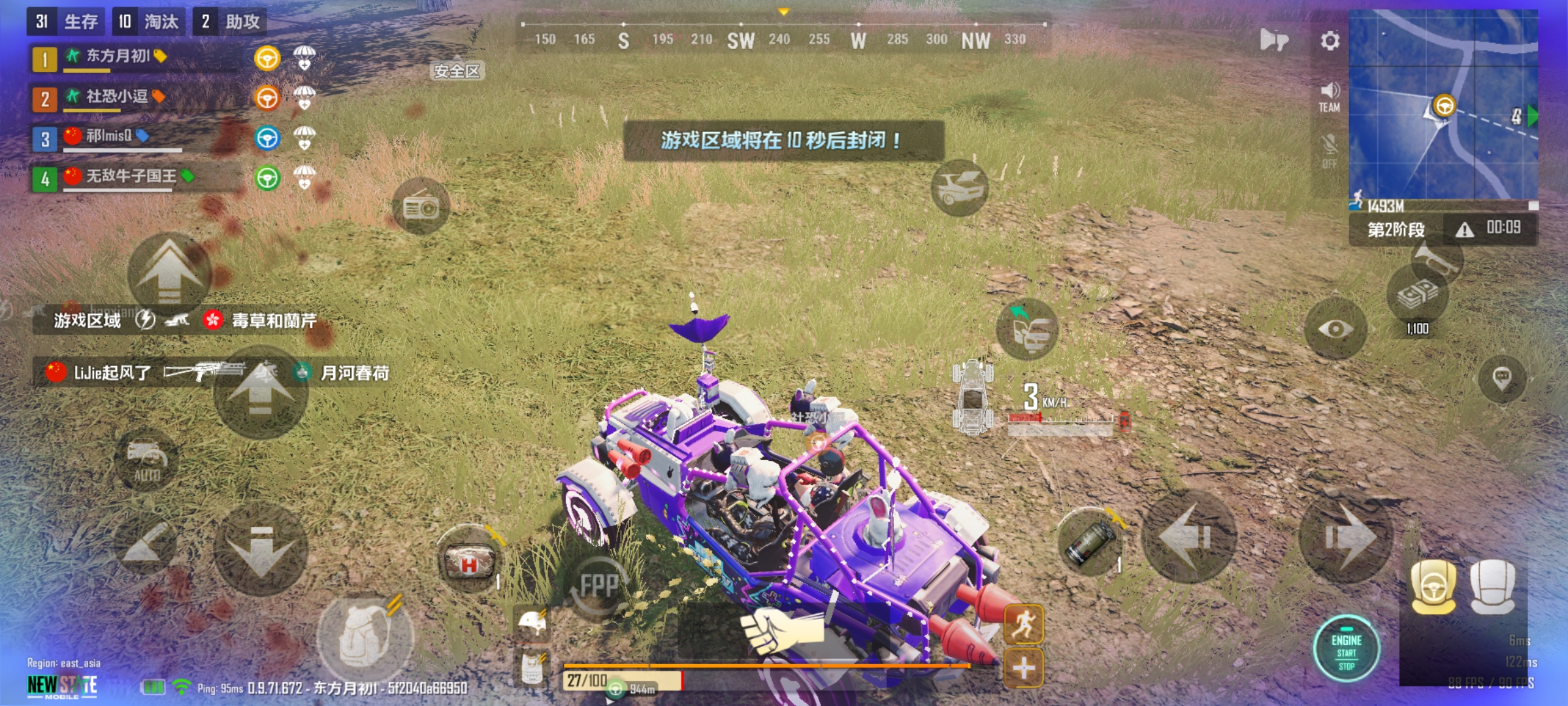Steer vehicle with the right turn arrow
This screenshot has height=706, width=1568.
(x=1345, y=537)
